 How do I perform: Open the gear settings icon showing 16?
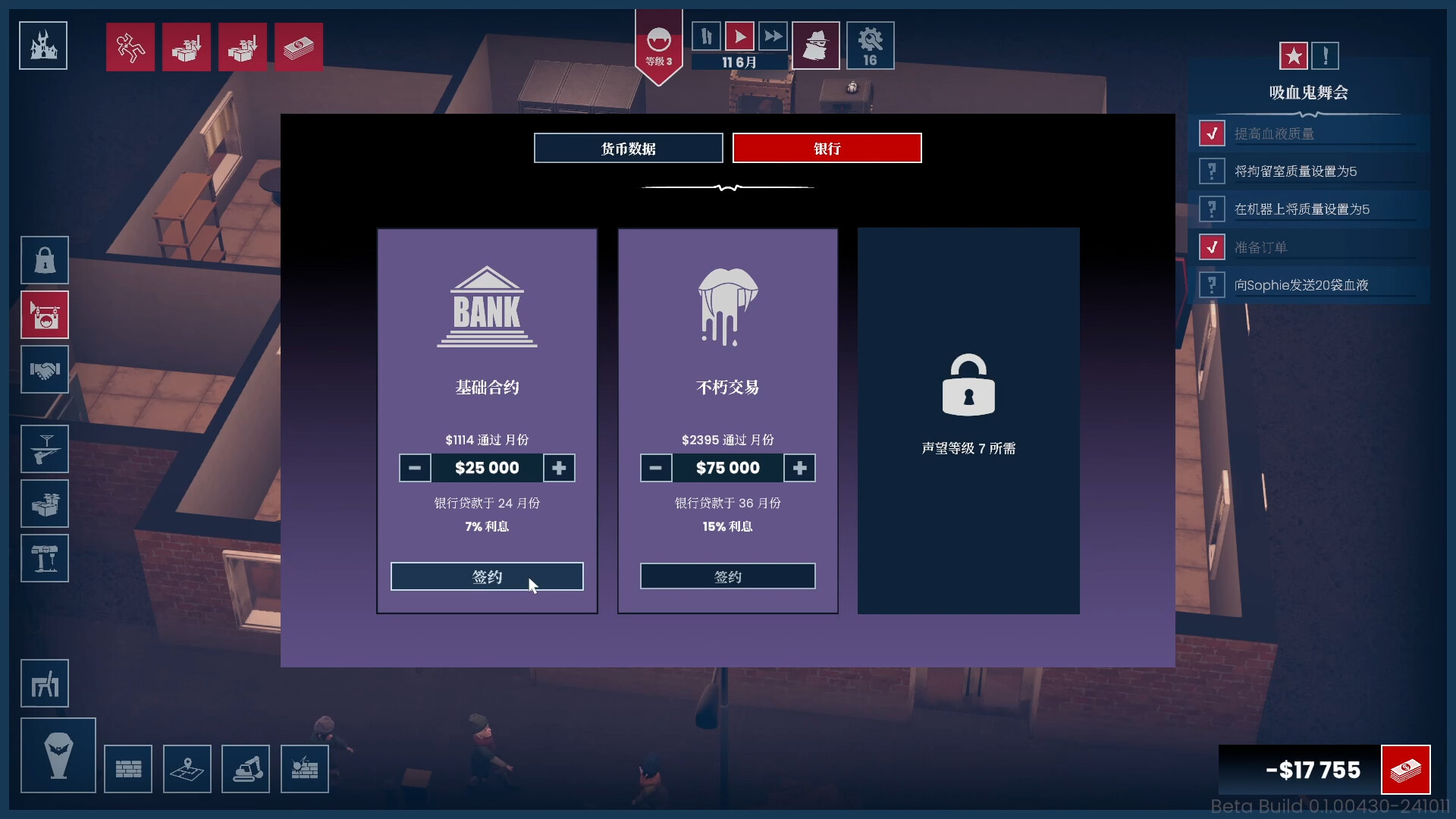point(870,45)
